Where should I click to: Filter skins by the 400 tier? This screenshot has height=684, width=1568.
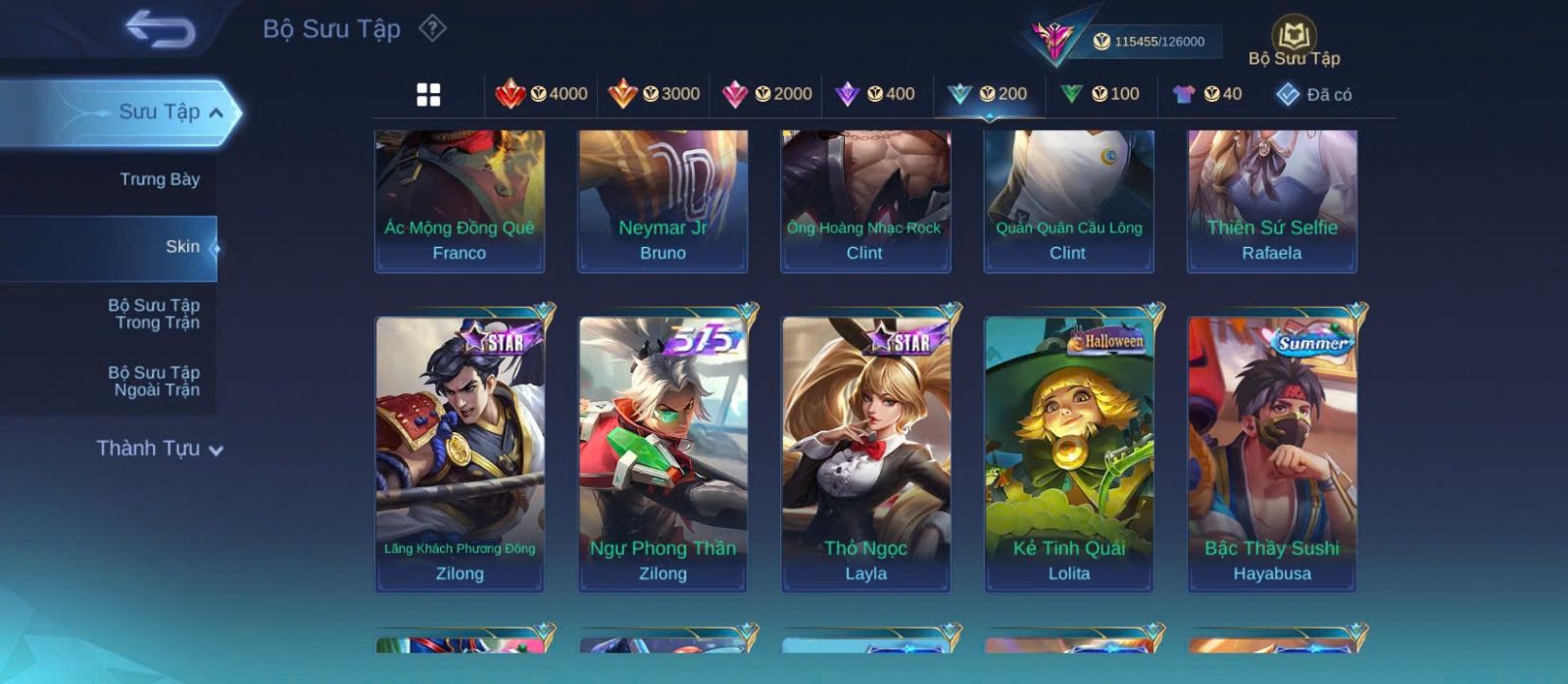tap(875, 94)
